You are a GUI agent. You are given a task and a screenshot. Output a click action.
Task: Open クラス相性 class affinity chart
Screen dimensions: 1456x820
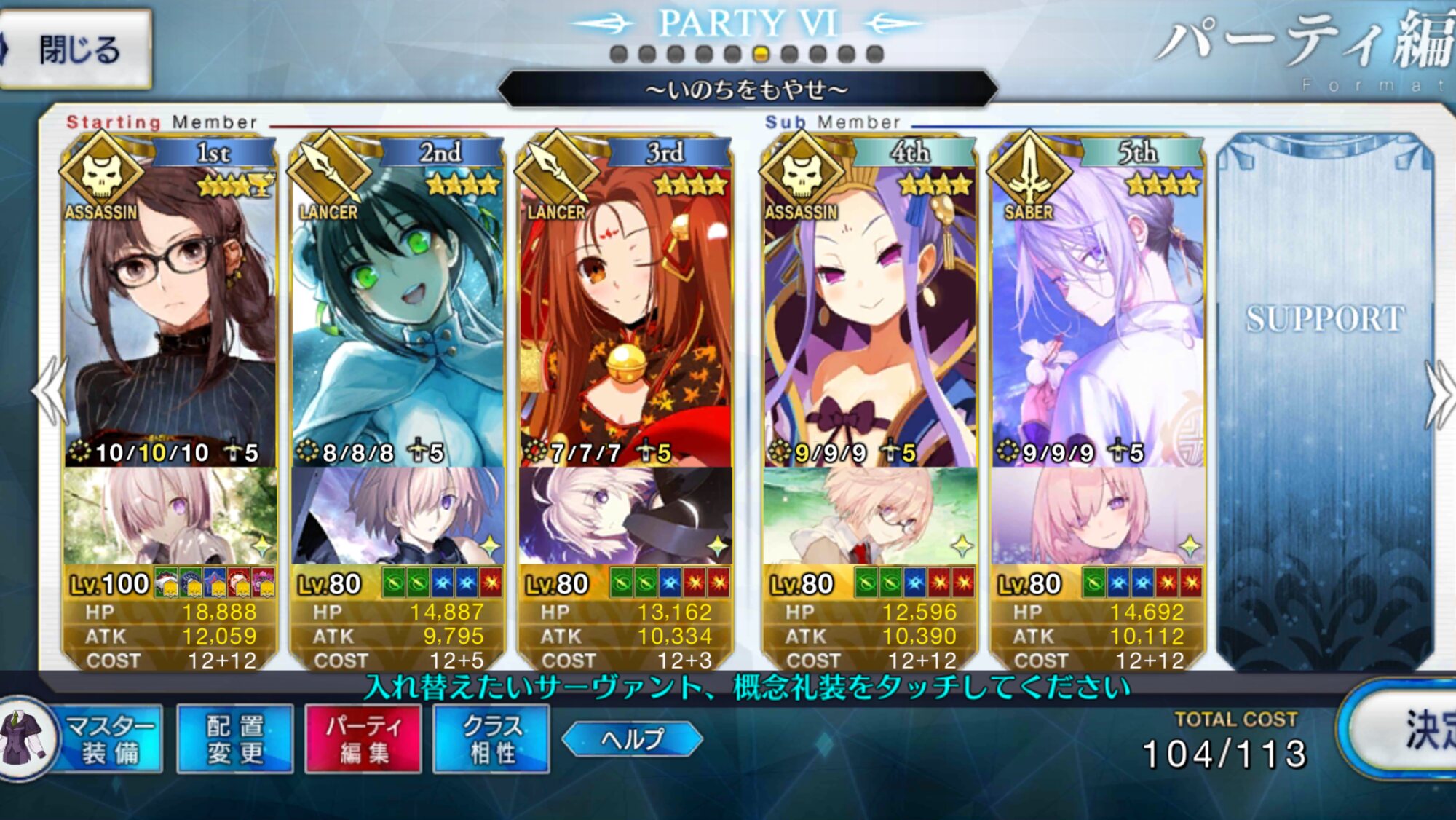tap(491, 739)
